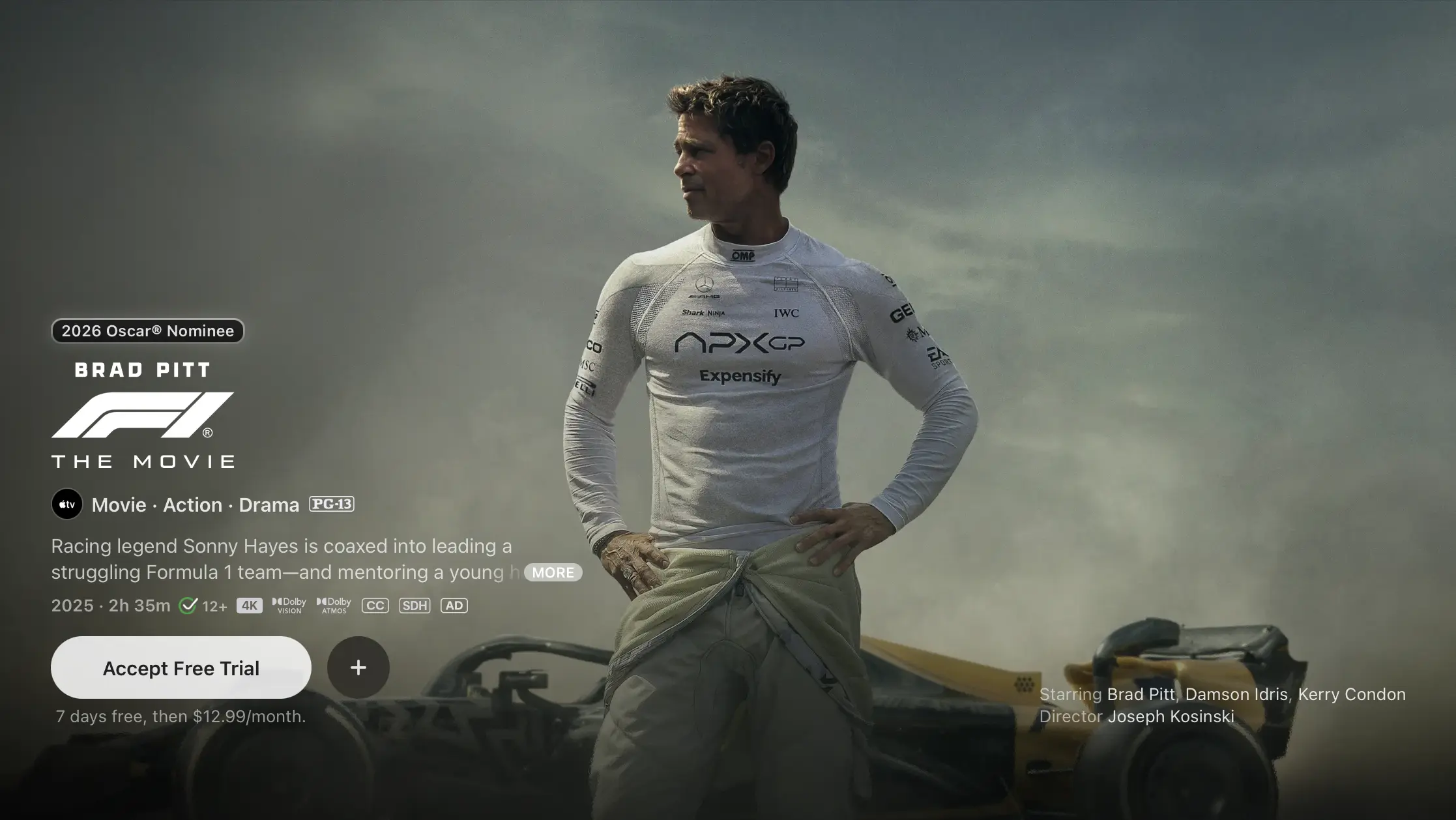
Task: Add F1 The Movie to watchlist
Action: pyautogui.click(x=358, y=667)
